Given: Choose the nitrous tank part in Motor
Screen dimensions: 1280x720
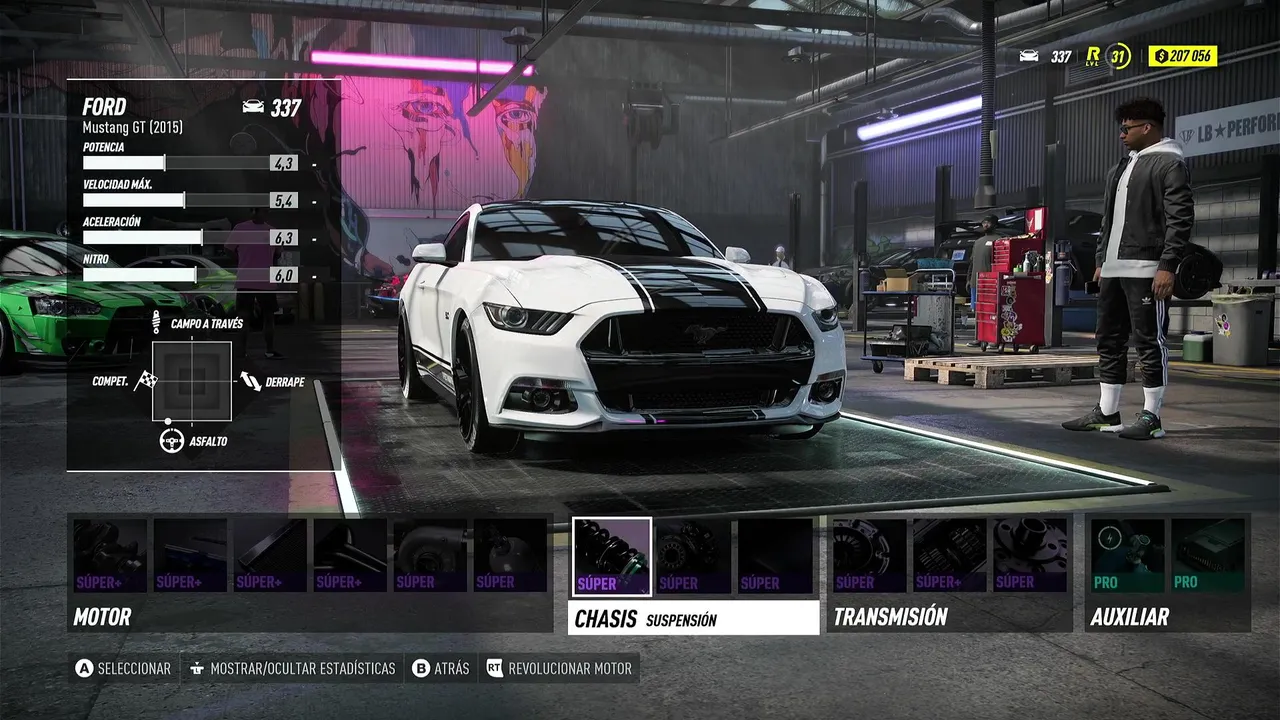Looking at the screenshot, I should point(510,556).
